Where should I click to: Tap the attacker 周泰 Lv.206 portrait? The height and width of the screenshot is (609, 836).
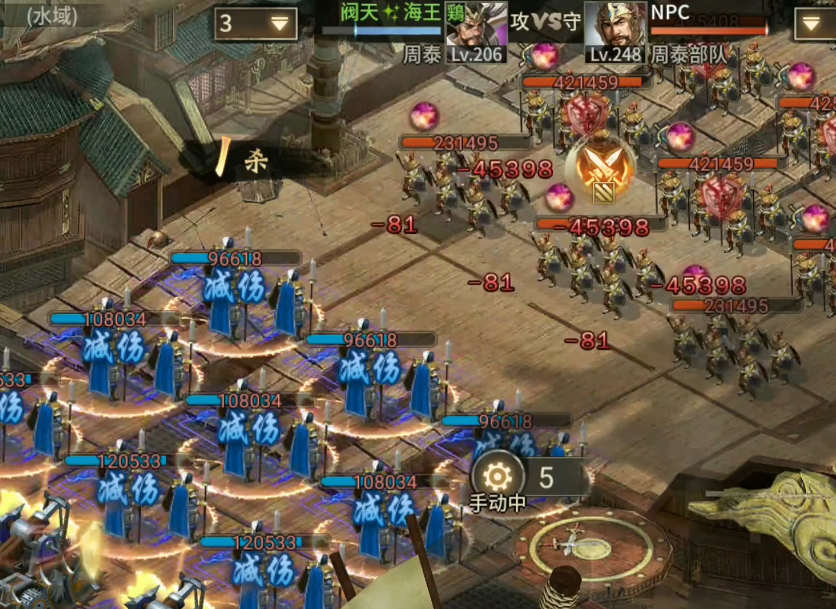(x=475, y=30)
